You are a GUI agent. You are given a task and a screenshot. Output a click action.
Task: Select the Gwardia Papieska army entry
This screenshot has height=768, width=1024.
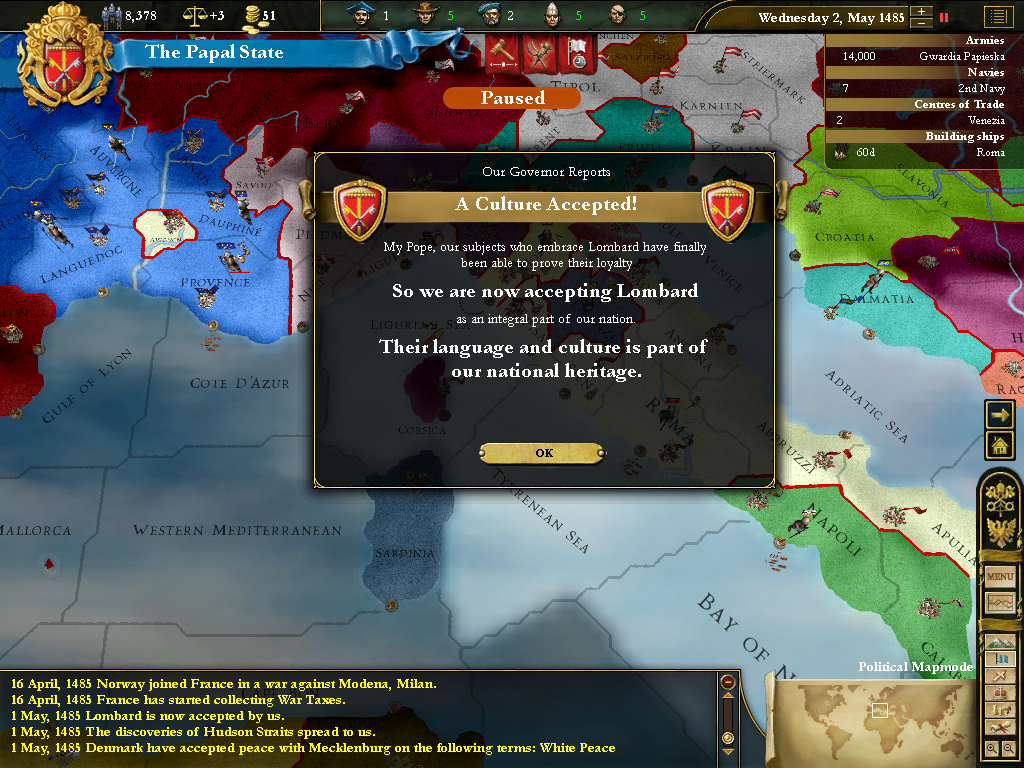tap(925, 57)
